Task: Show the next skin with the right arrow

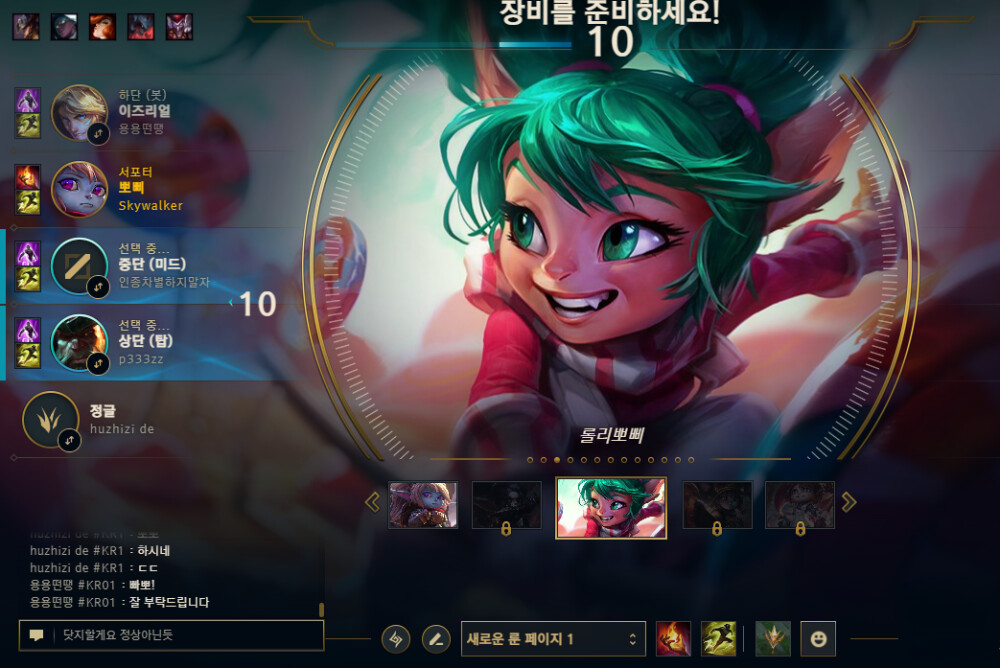Action: point(849,502)
